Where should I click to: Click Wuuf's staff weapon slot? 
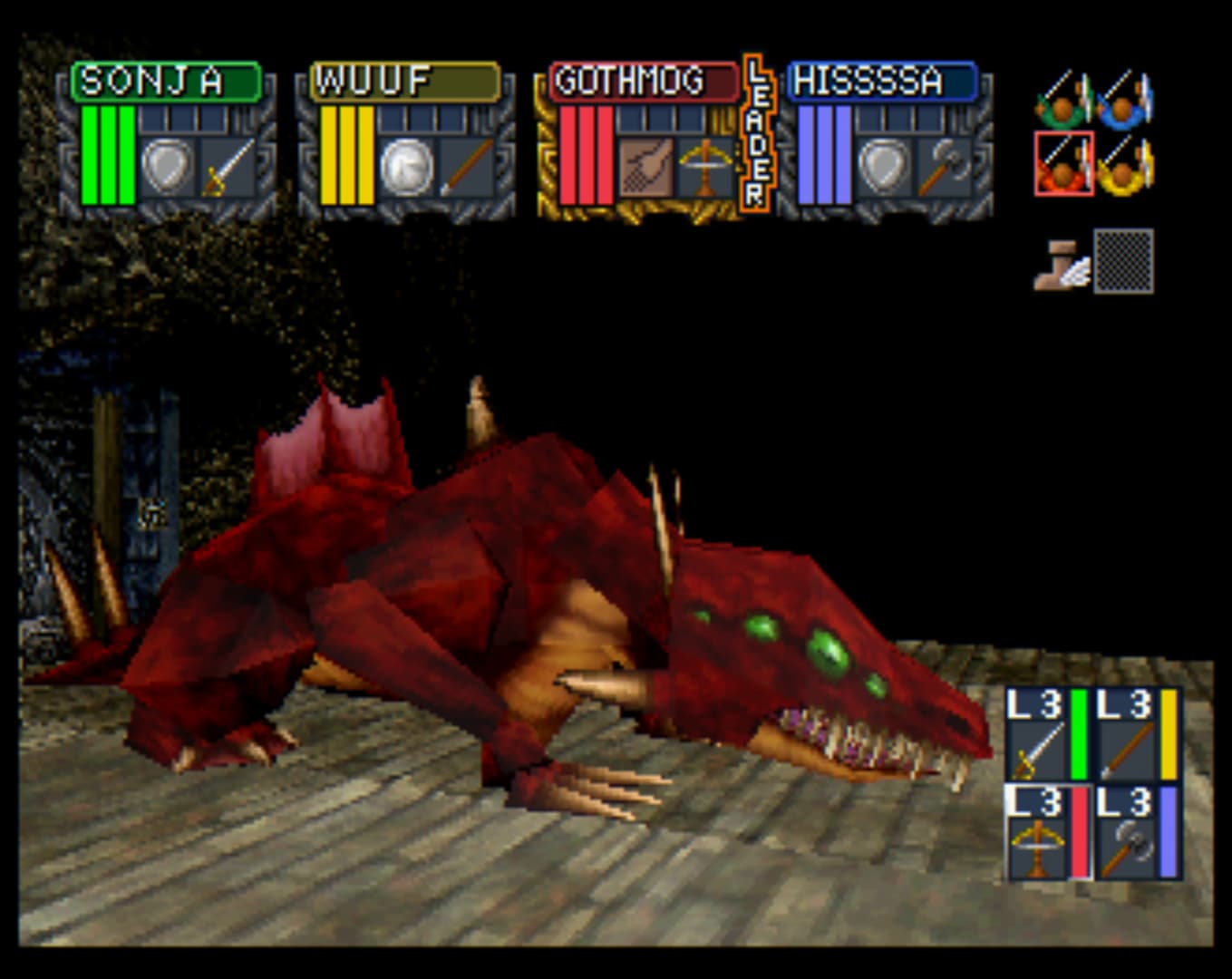click(466, 168)
